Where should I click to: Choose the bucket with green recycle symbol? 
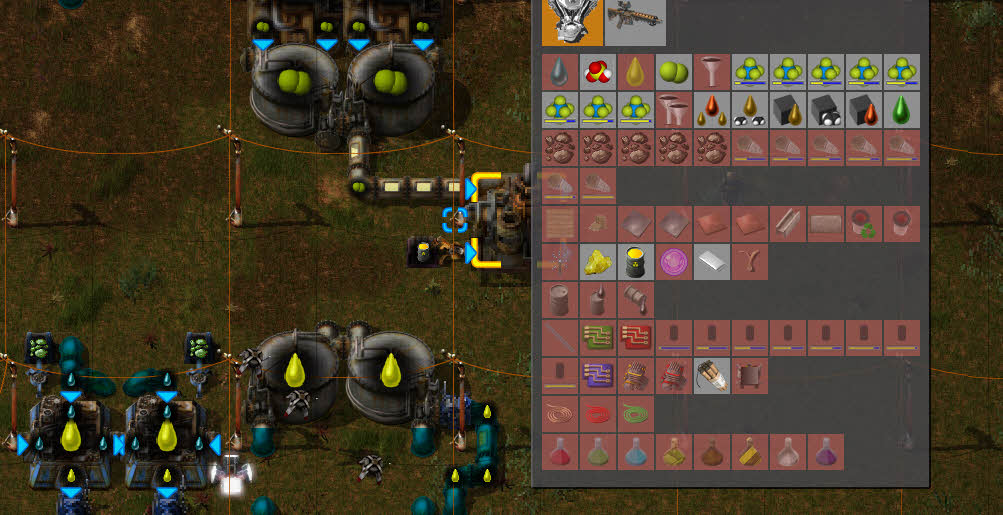click(x=864, y=224)
